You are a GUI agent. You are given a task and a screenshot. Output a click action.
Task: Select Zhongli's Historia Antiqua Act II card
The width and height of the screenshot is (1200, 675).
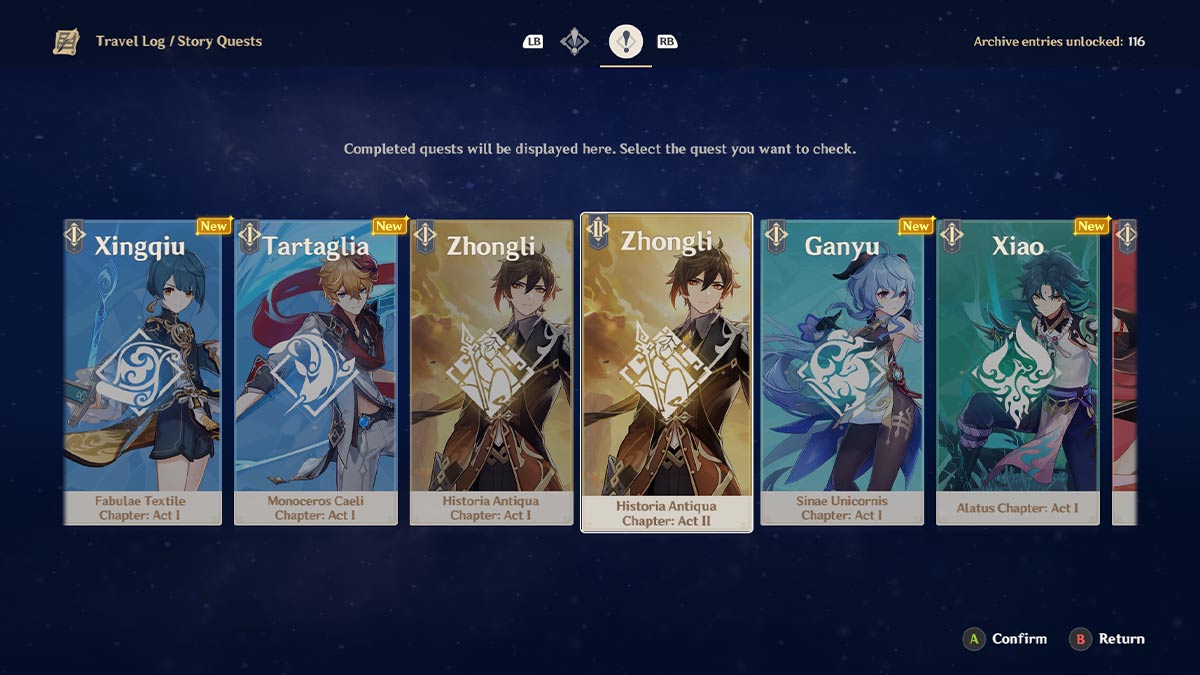(x=666, y=372)
